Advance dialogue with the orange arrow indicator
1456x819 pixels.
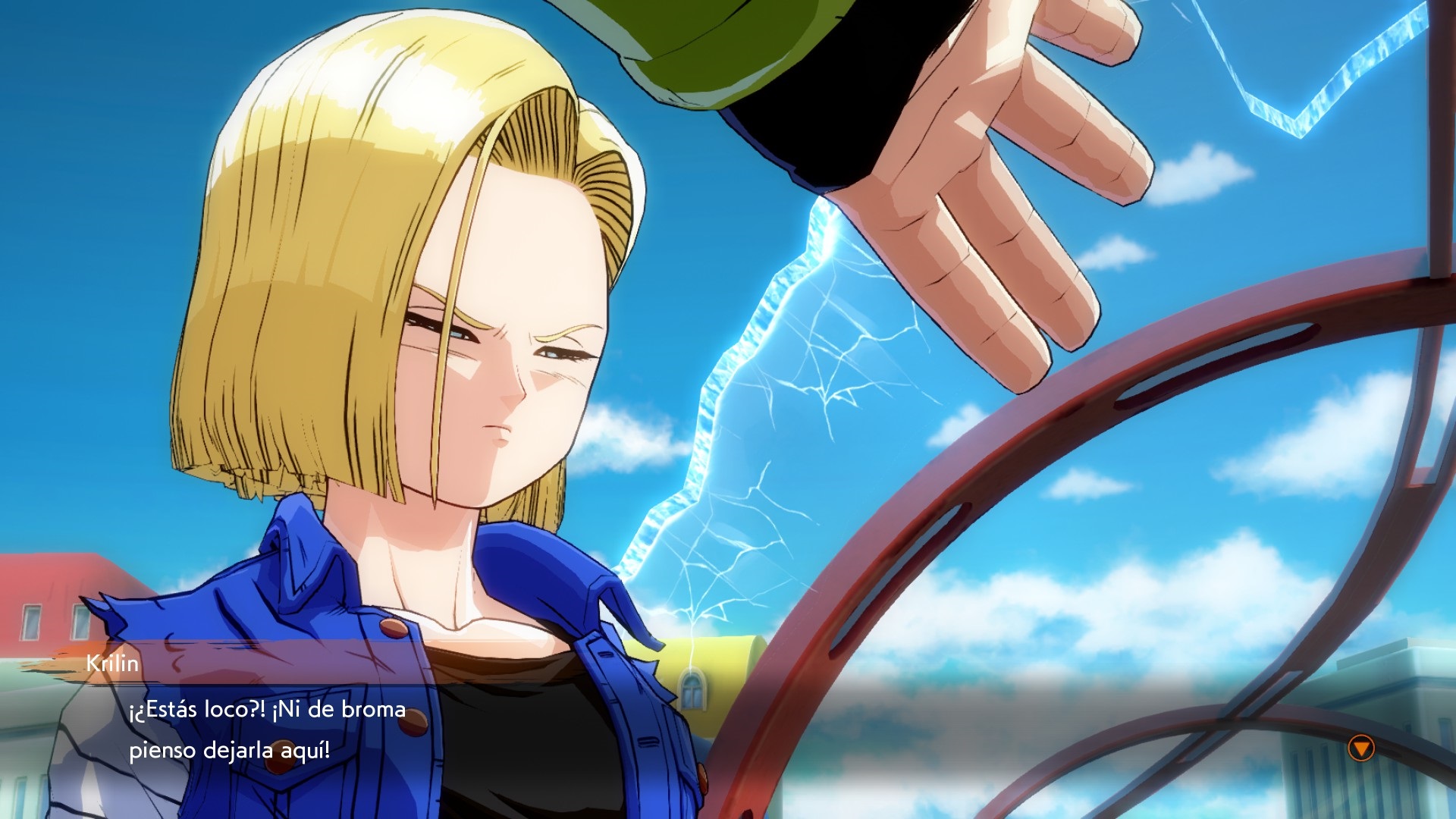coord(1361,748)
